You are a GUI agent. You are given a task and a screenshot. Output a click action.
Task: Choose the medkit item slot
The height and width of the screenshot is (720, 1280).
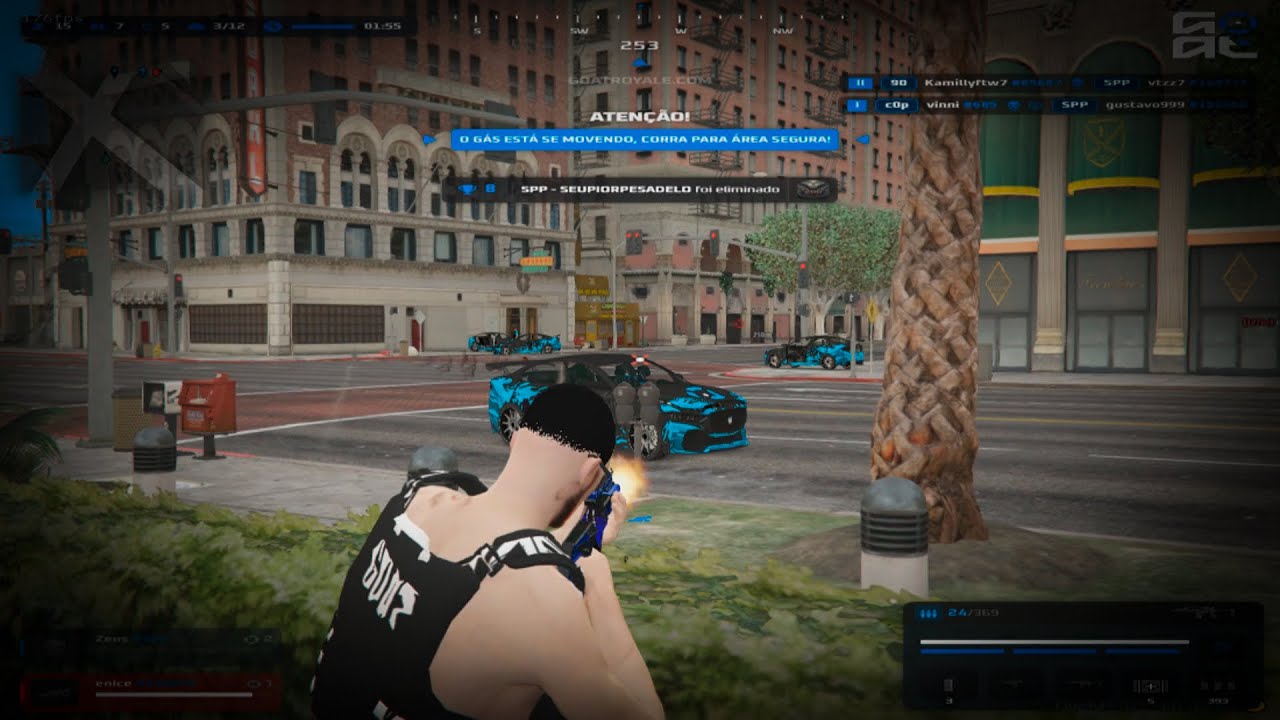tap(1148, 686)
